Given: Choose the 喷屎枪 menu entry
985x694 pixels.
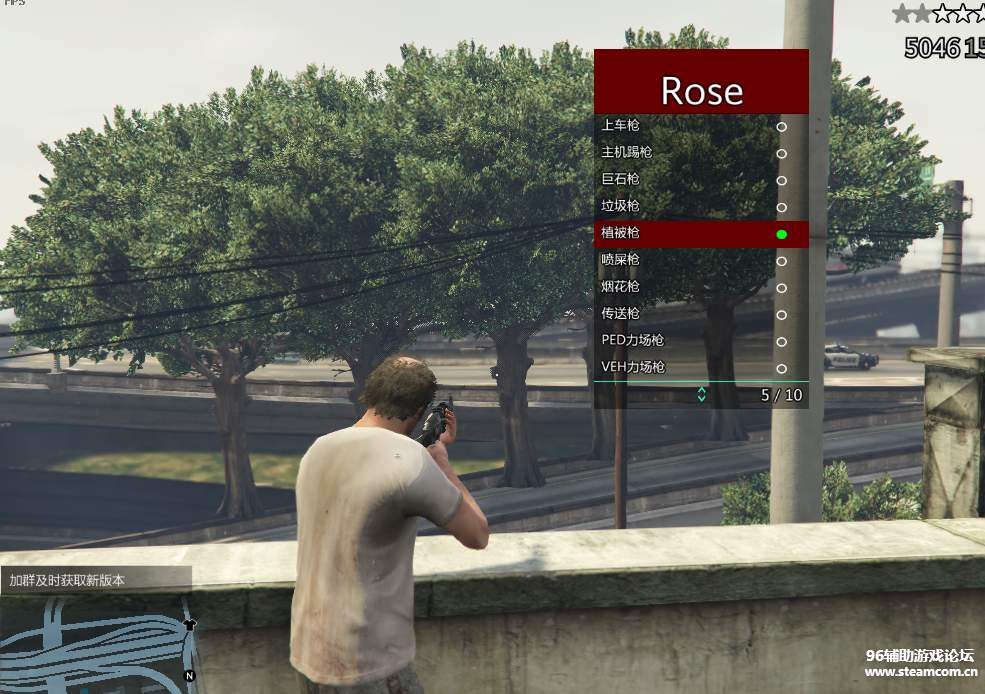Looking at the screenshot, I should (x=700, y=260).
